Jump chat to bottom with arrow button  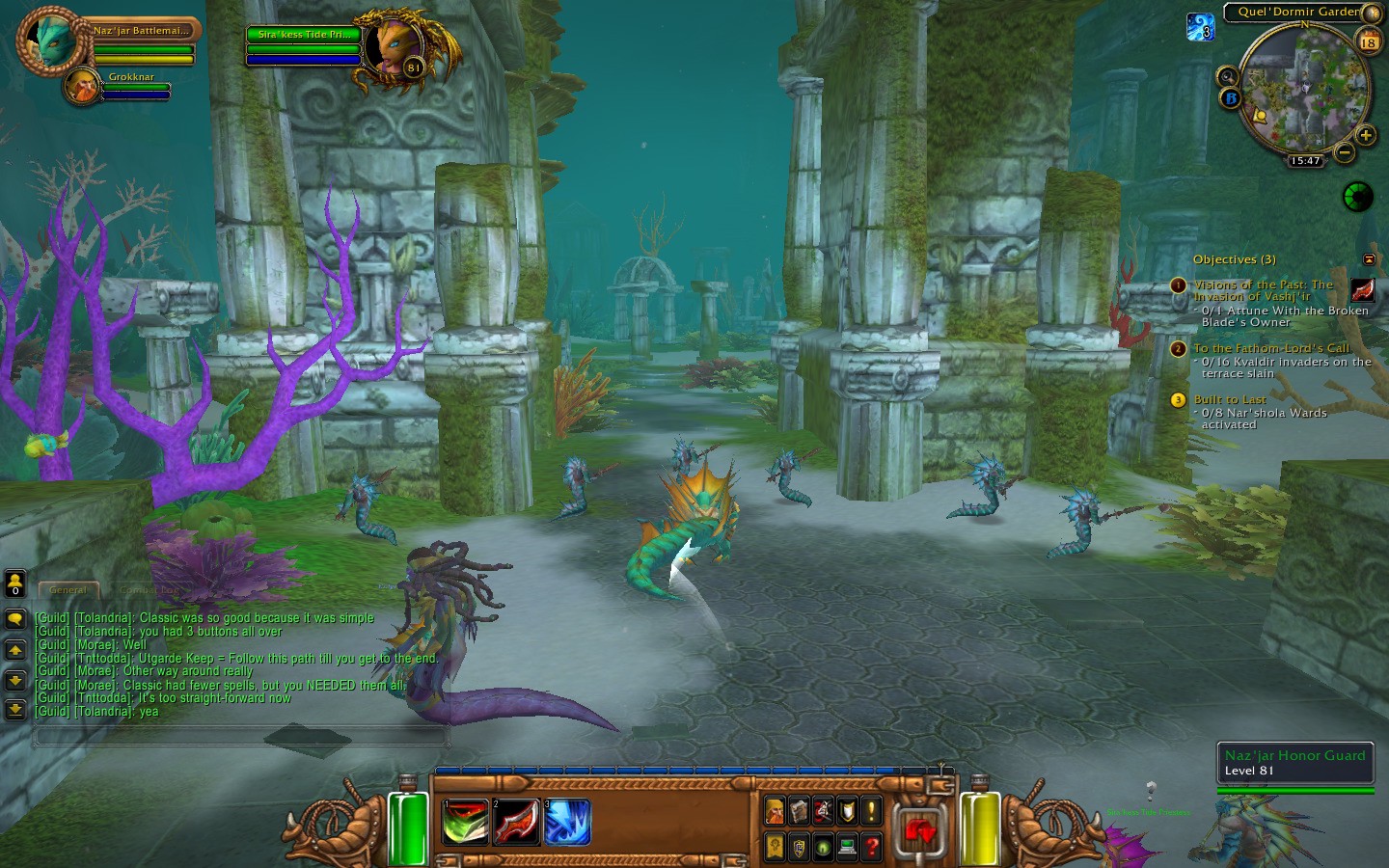14,710
